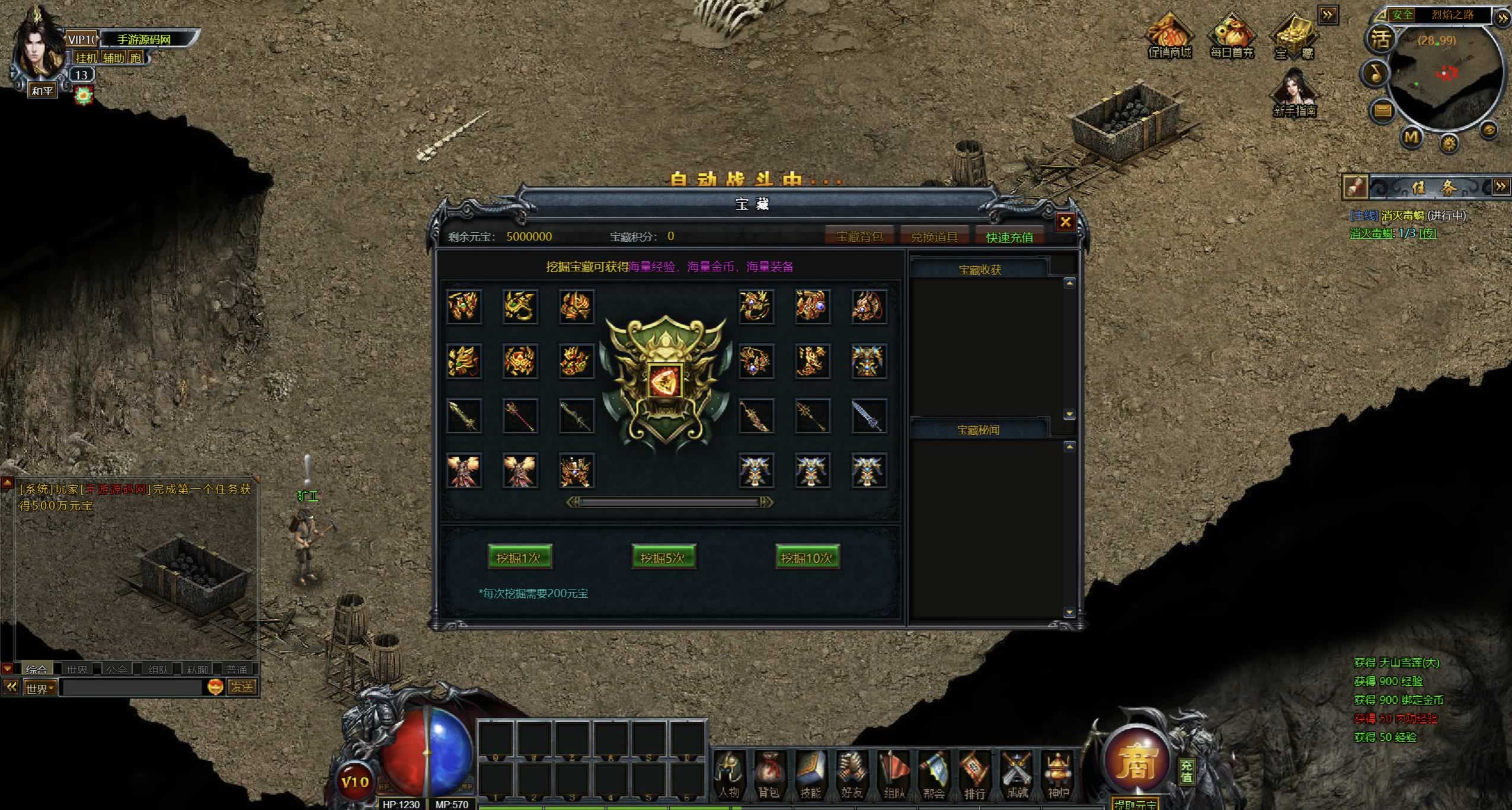Click the 新手指南 beginner guide portrait
Viewport: 1512px width, 810px height.
pos(1295,93)
